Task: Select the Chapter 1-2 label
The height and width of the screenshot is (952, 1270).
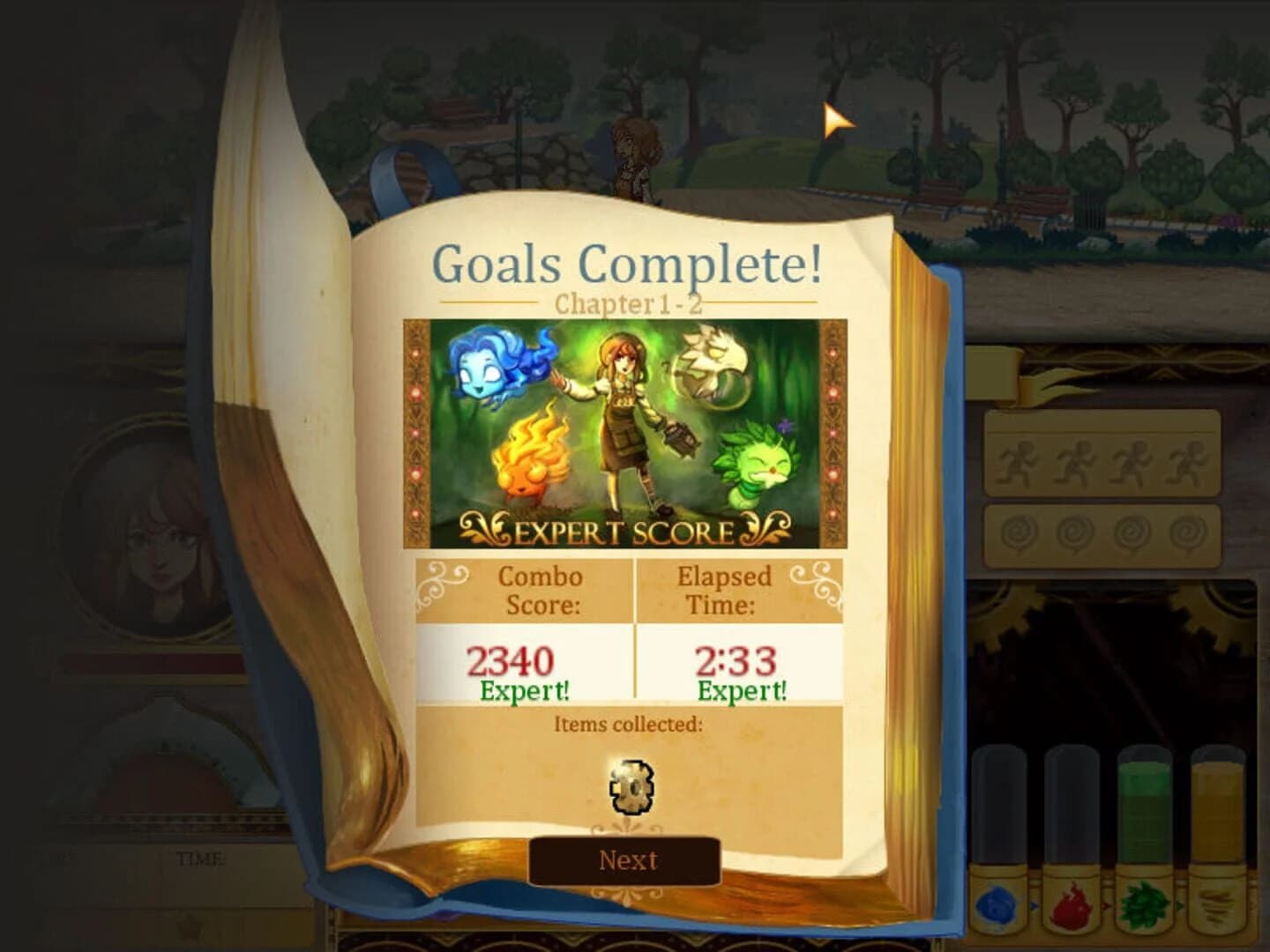Action: point(628,303)
